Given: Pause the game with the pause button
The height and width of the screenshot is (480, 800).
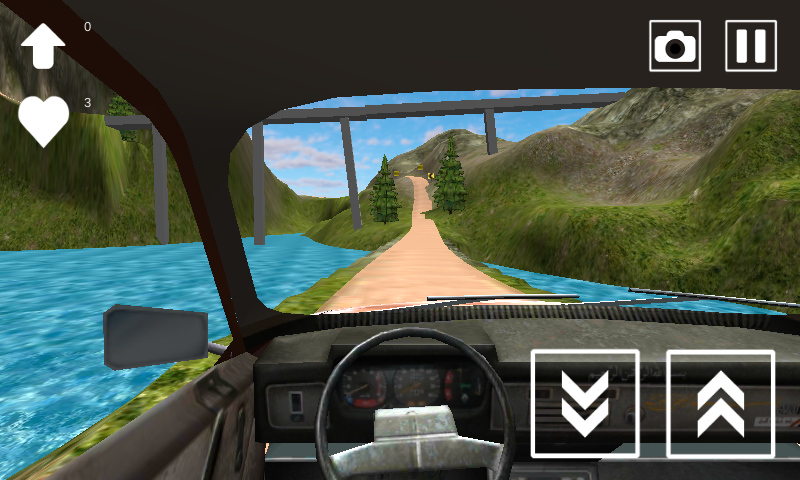Looking at the screenshot, I should pos(751,46).
